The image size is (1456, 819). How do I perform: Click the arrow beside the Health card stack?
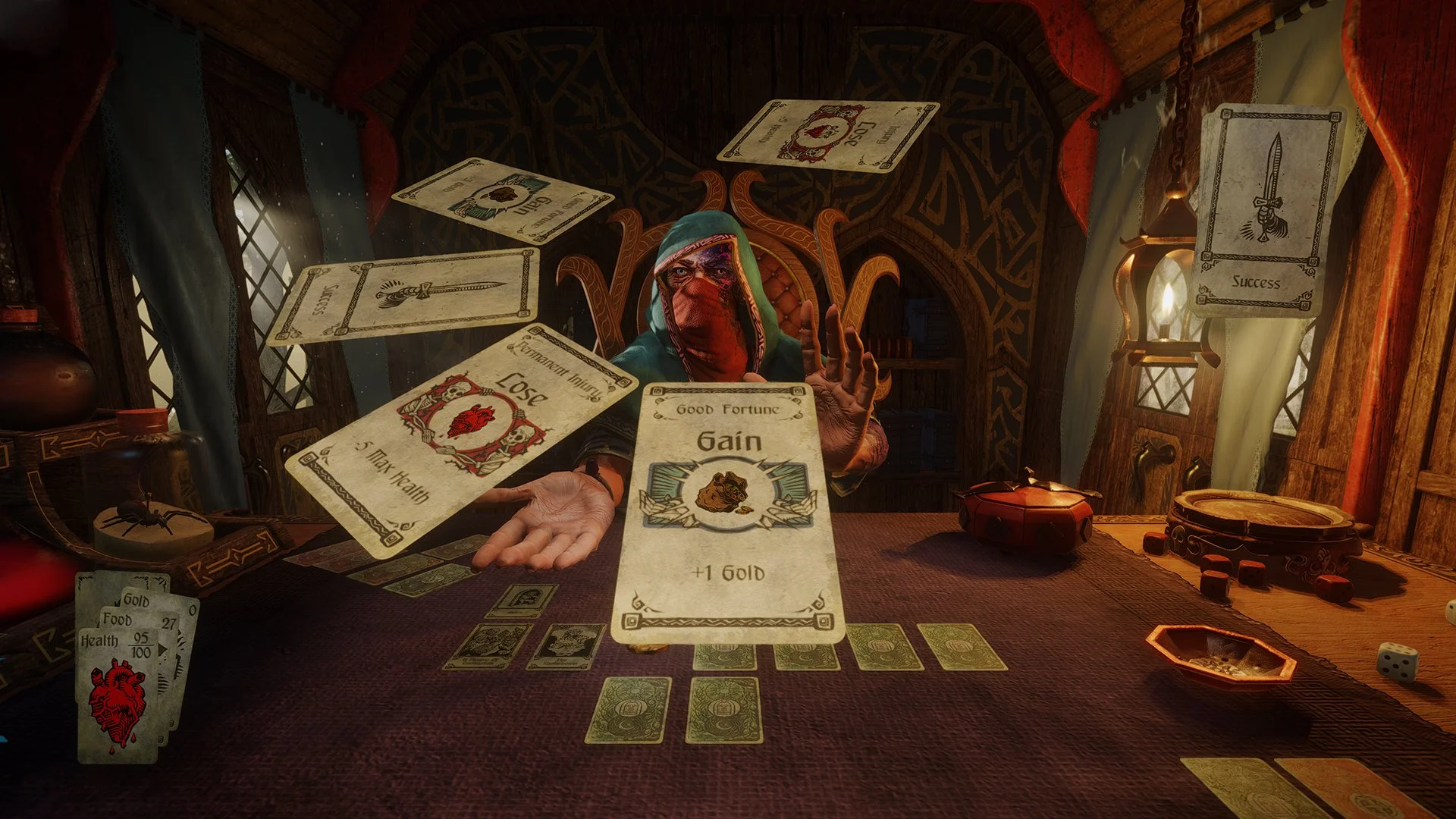[161, 648]
